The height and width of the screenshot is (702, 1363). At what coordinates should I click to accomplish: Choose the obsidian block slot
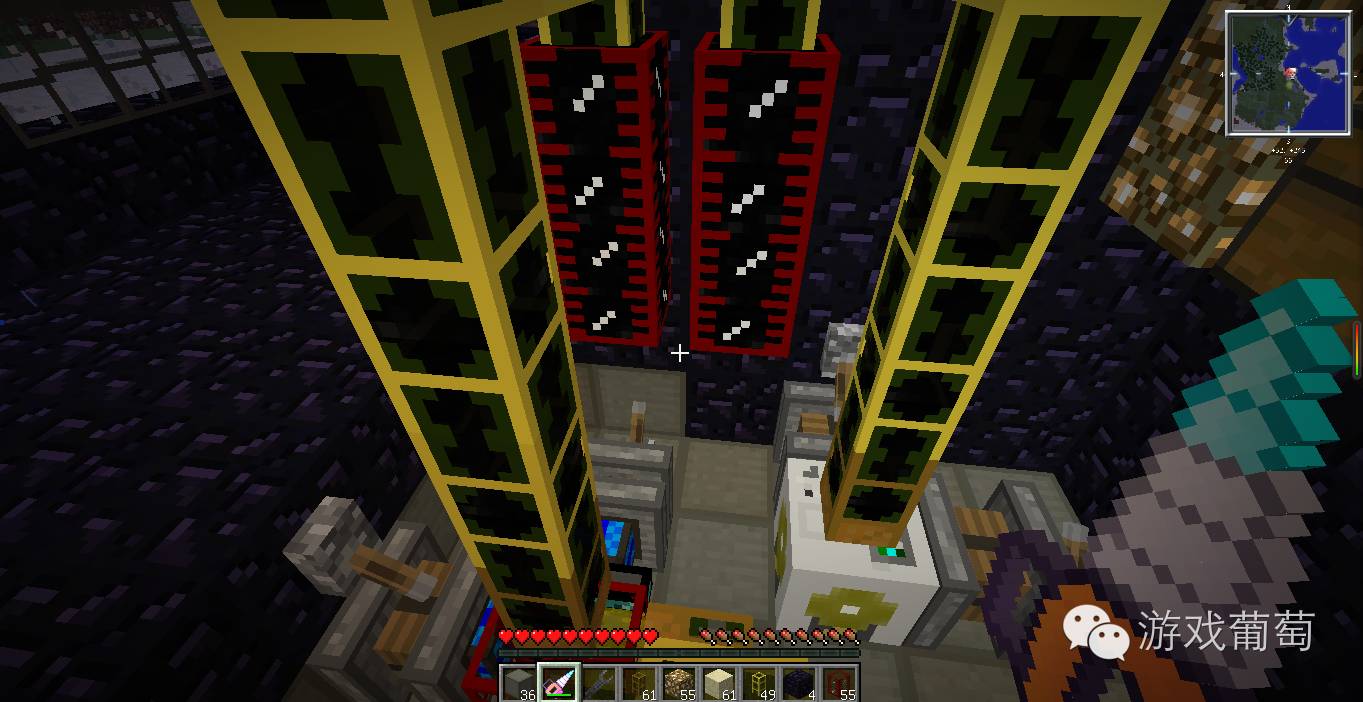[x=799, y=684]
